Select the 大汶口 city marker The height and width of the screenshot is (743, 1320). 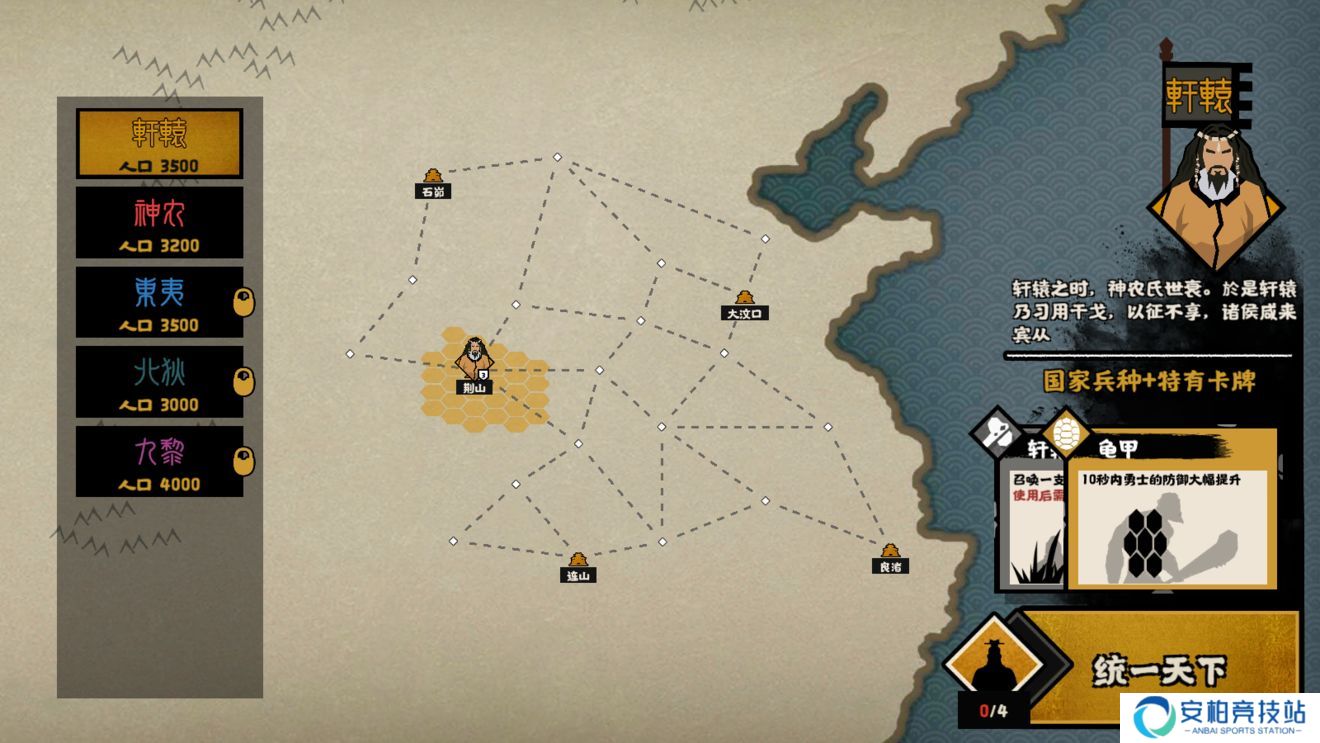744,303
